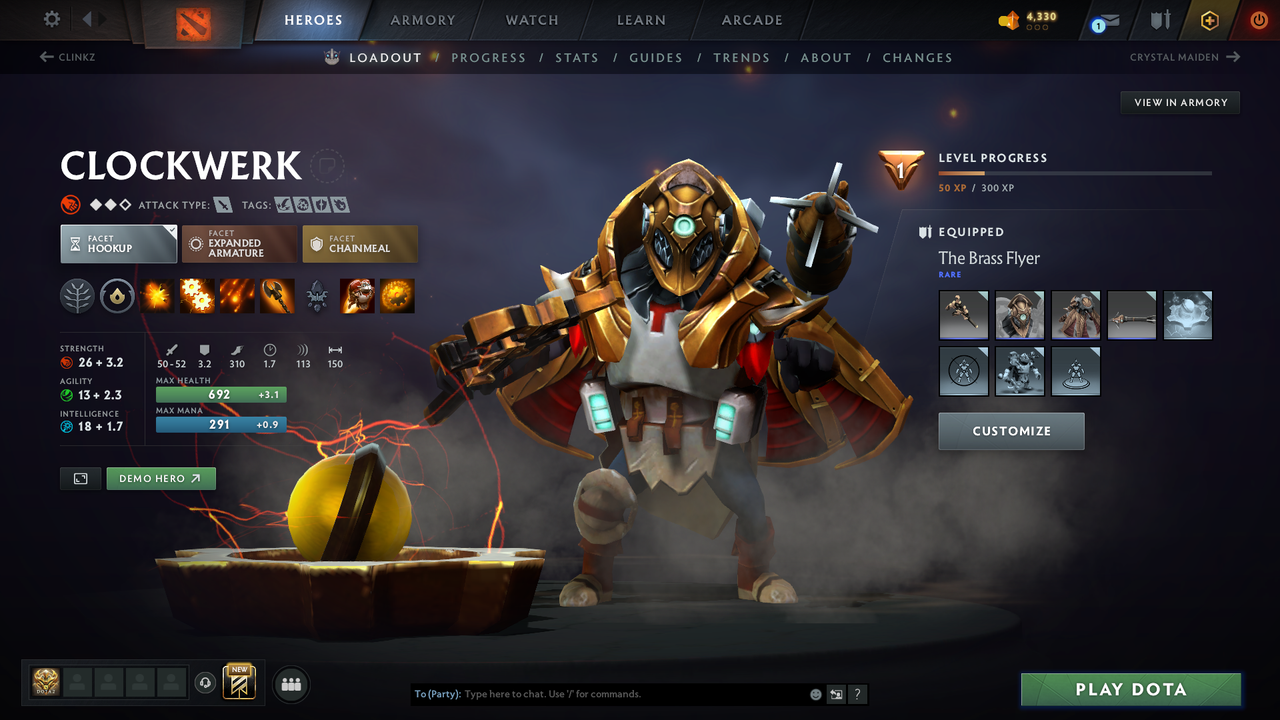
Task: Select The Brass Flyer weapon thumbnail
Action: point(963,315)
